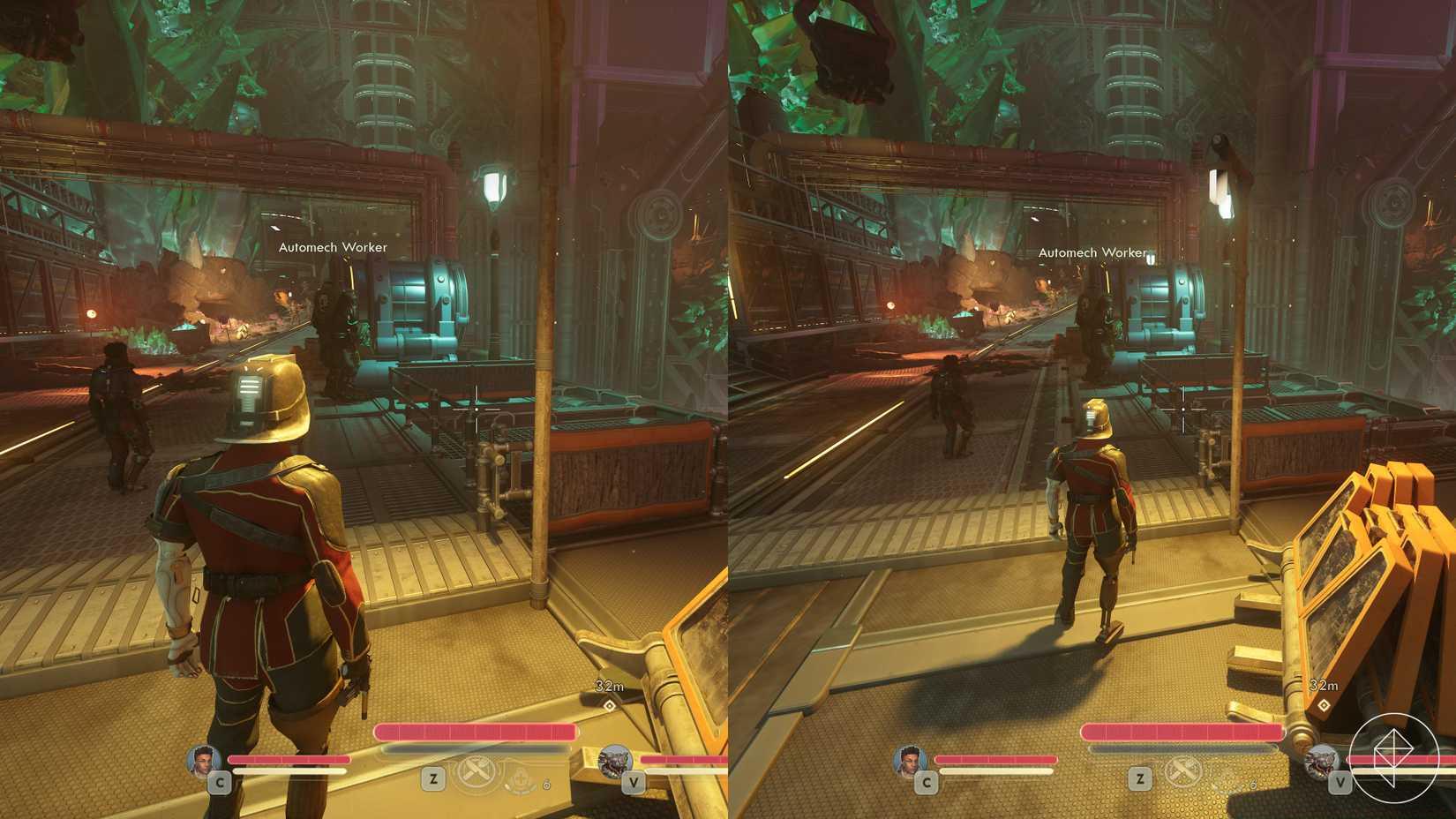The width and height of the screenshot is (1456, 819).
Task: Click the "32m" distance label
Action: click(609, 685)
